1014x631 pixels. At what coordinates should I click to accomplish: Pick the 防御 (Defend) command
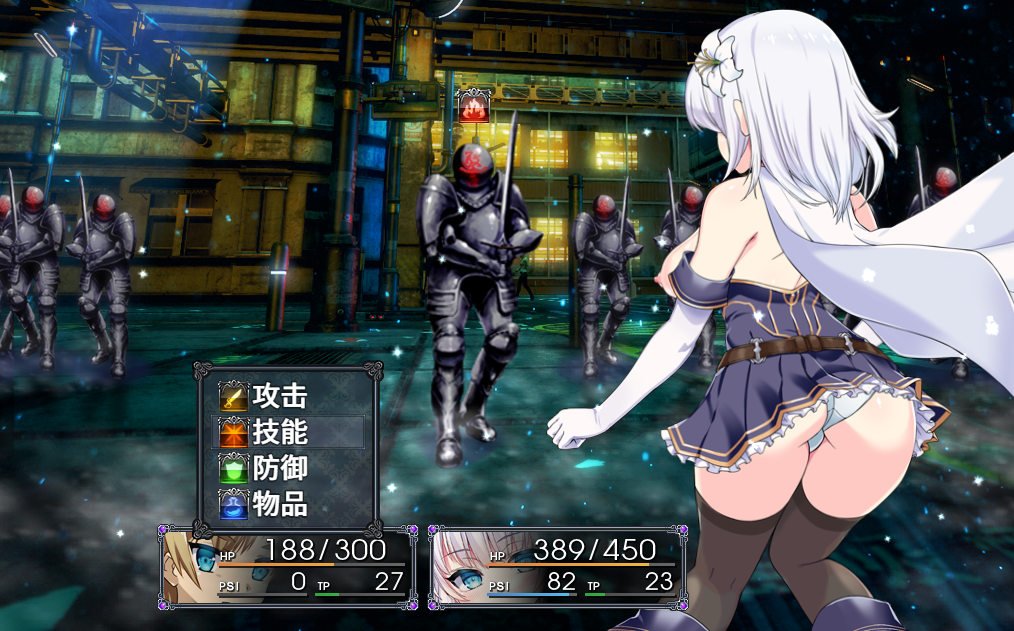tap(279, 469)
